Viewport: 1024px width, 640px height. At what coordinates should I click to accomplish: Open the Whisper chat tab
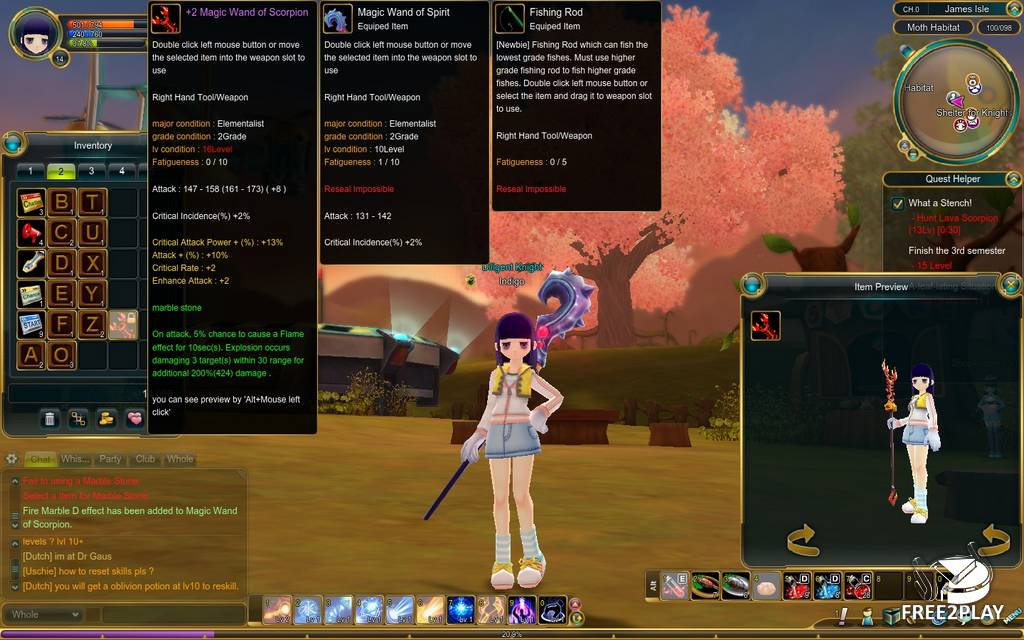click(75, 459)
